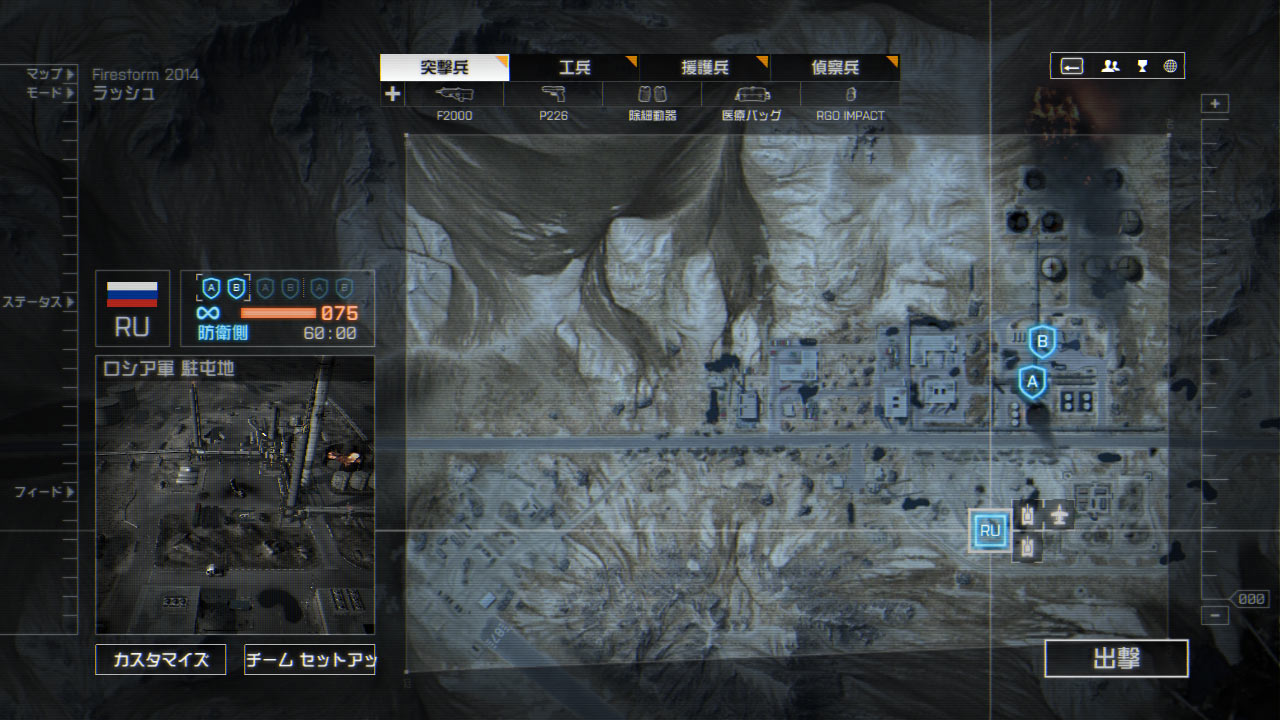Deploy with the 出撃 button
This screenshot has width=1280, height=720.
[1116, 659]
